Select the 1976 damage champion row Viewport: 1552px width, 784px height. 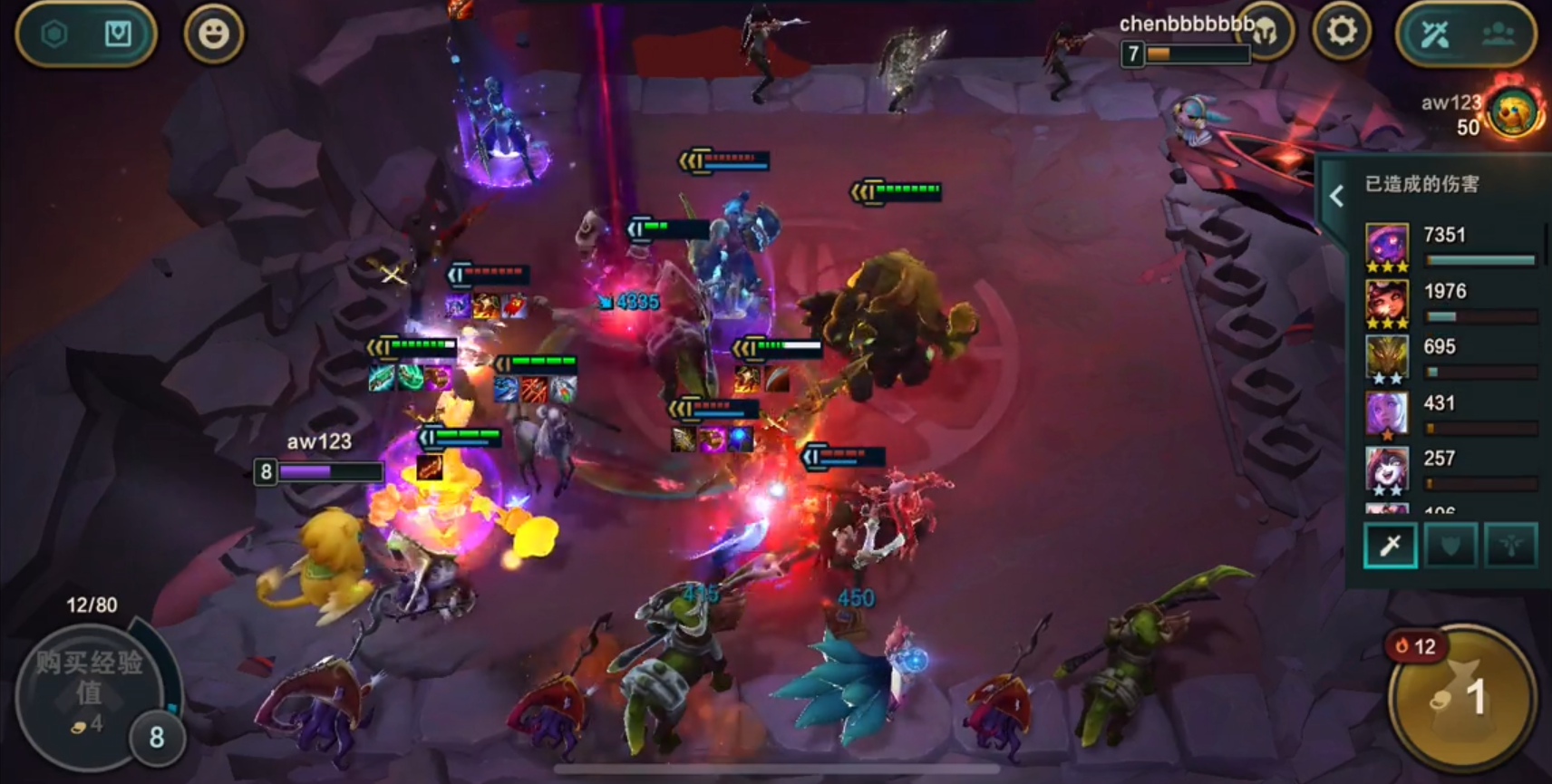click(x=1450, y=304)
